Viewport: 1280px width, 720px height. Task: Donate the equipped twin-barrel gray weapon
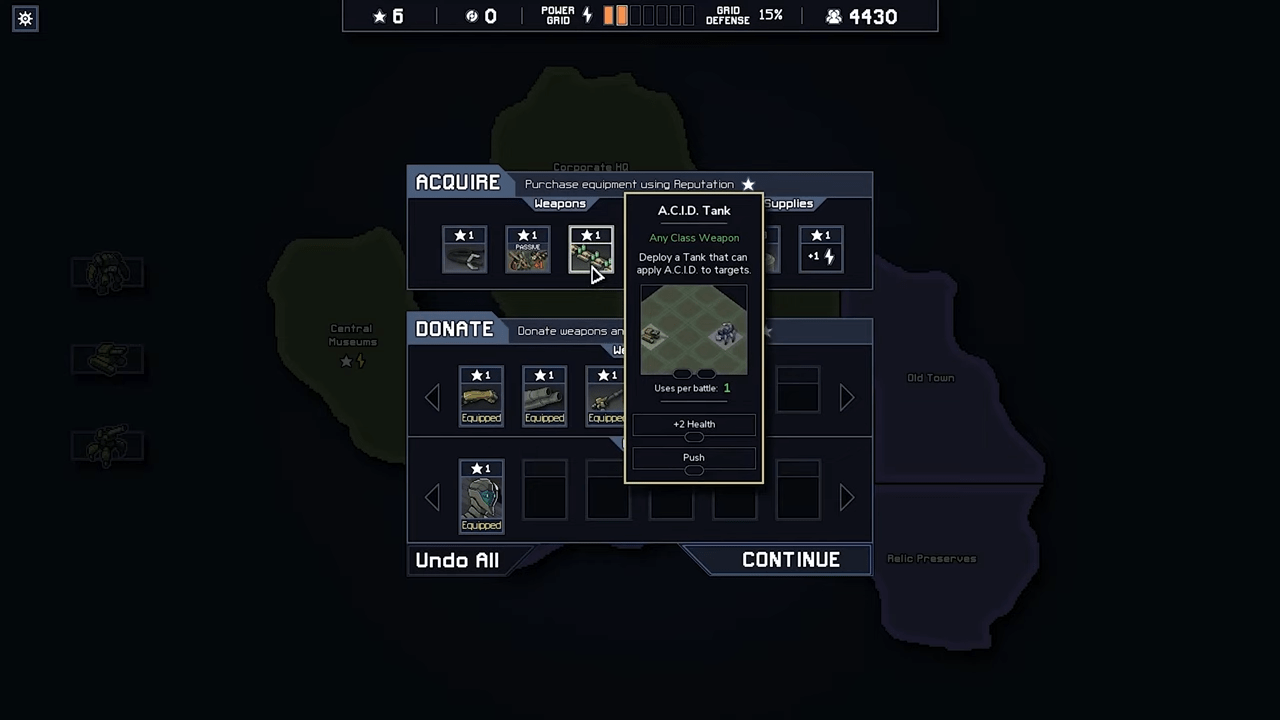click(544, 396)
